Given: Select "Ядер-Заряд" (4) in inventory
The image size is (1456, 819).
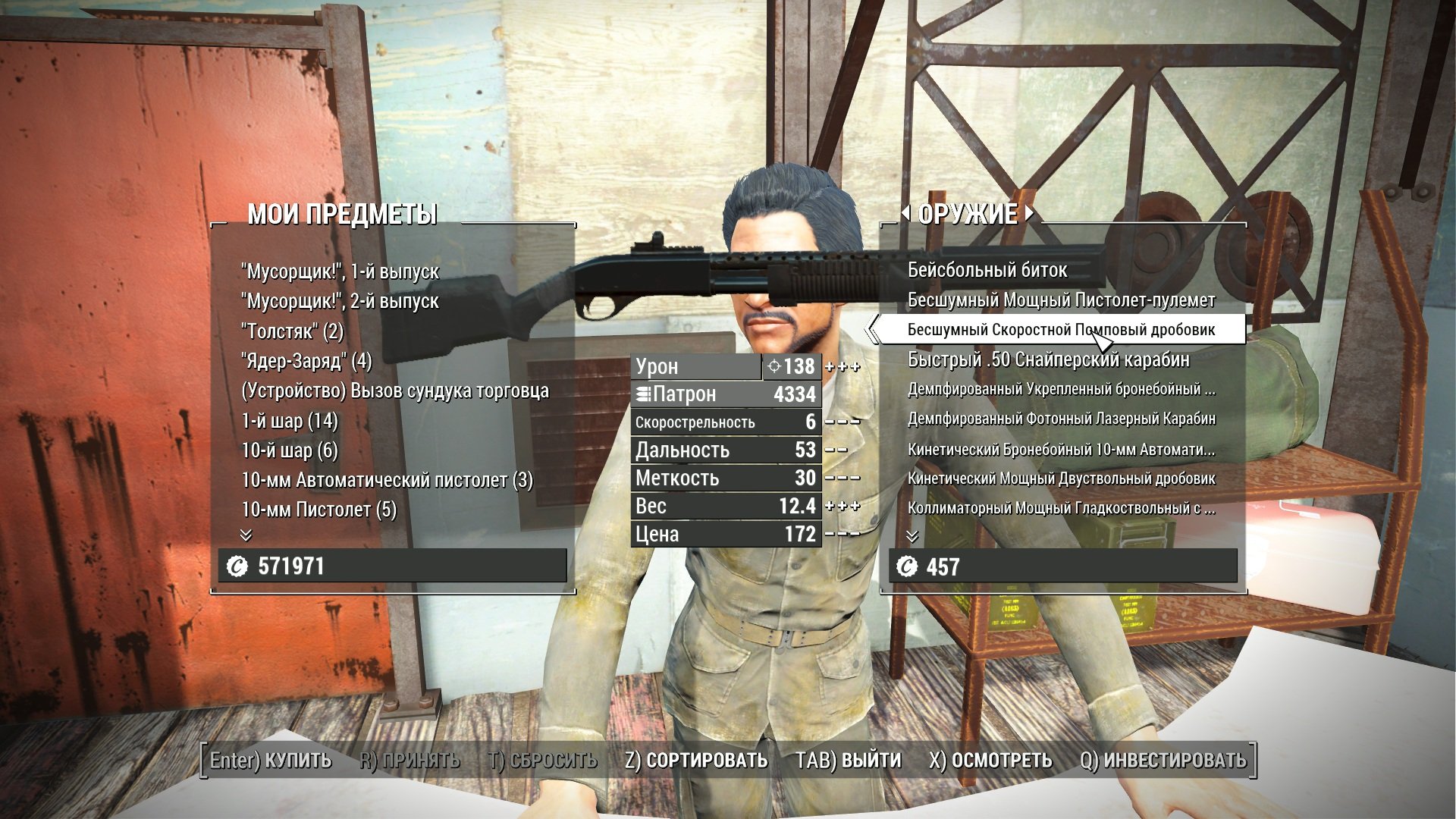Looking at the screenshot, I should (306, 361).
